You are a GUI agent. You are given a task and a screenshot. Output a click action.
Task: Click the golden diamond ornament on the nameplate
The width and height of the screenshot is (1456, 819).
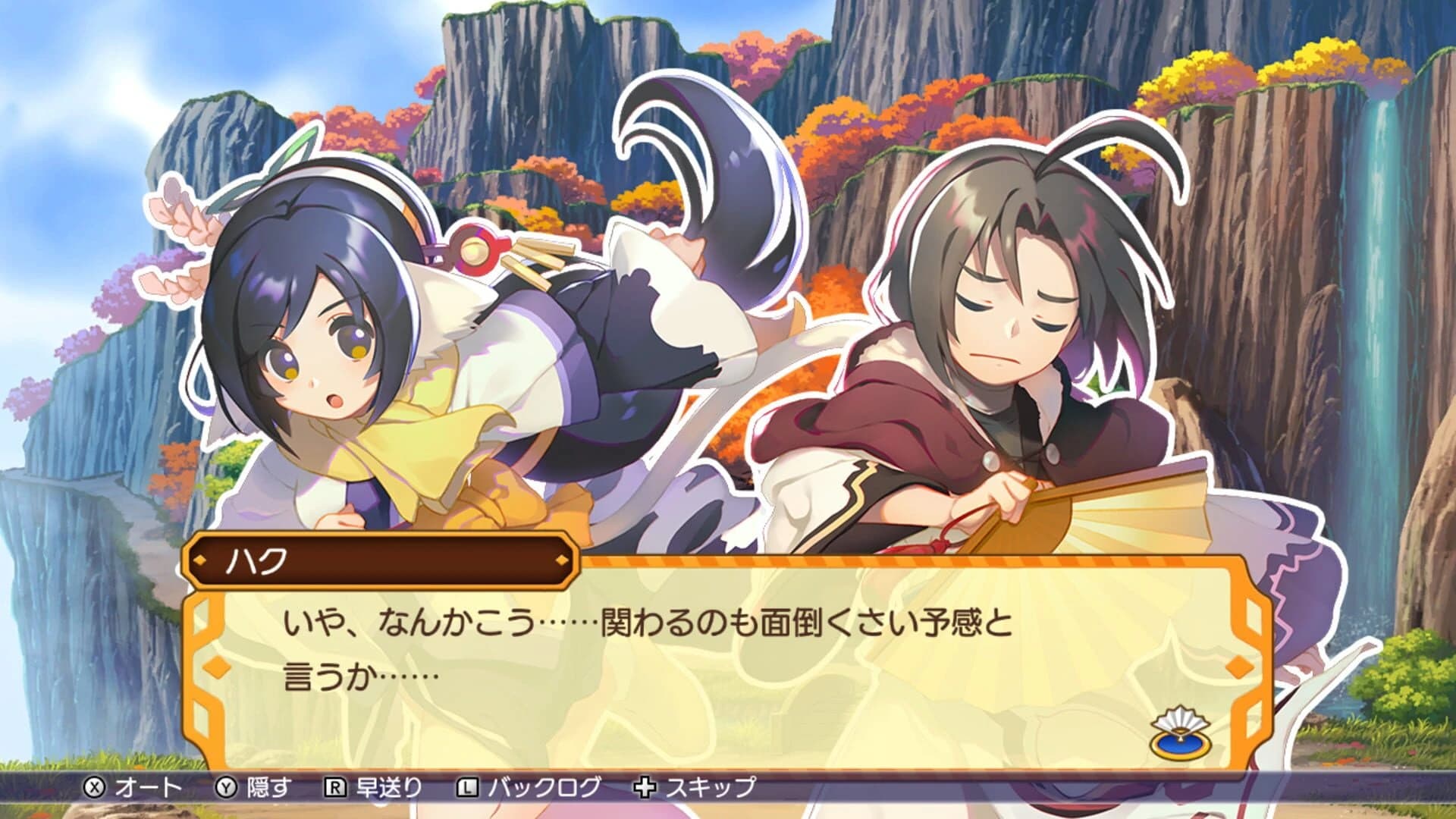click(x=563, y=559)
